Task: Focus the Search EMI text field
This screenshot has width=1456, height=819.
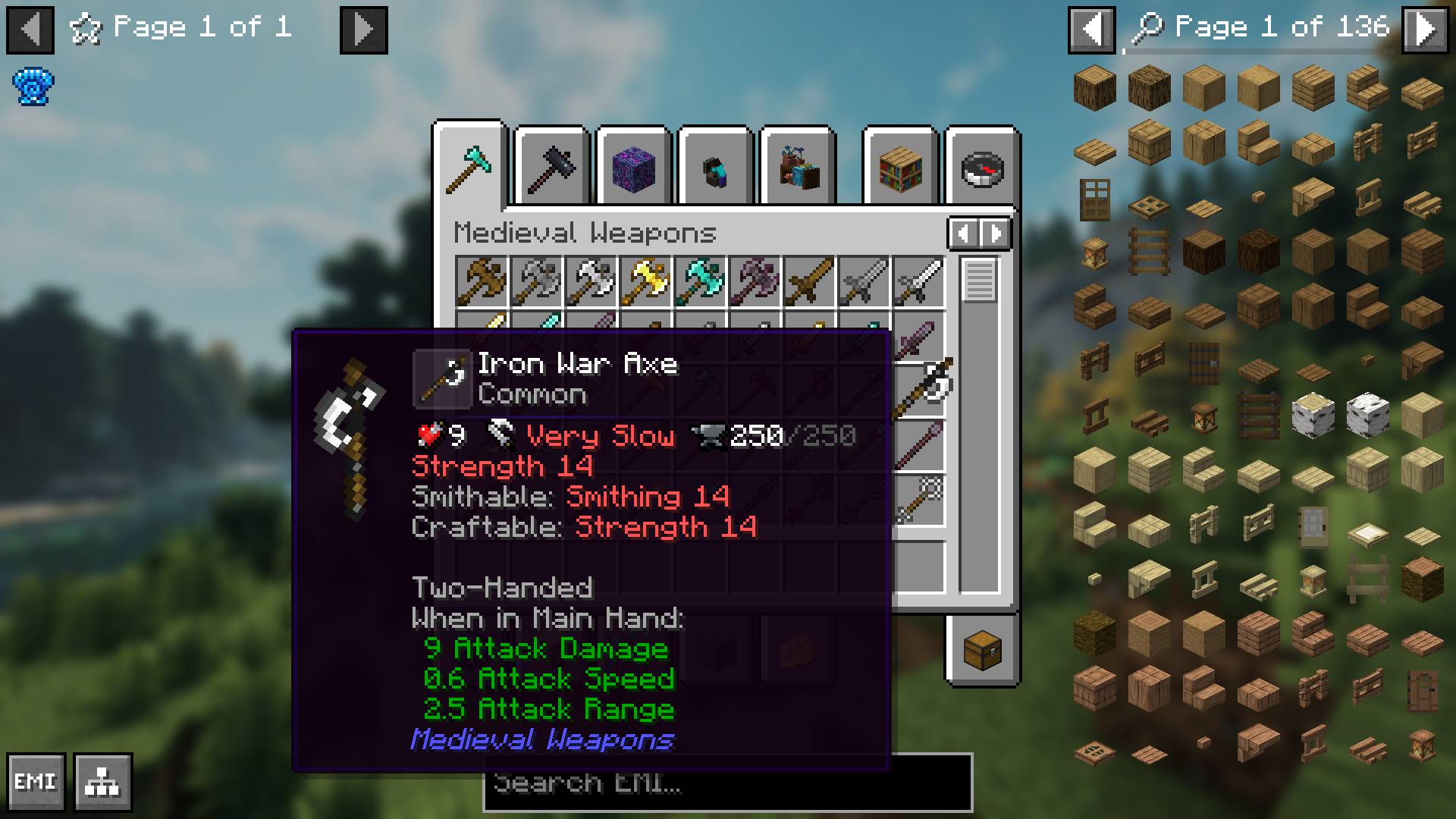Action: tap(726, 783)
